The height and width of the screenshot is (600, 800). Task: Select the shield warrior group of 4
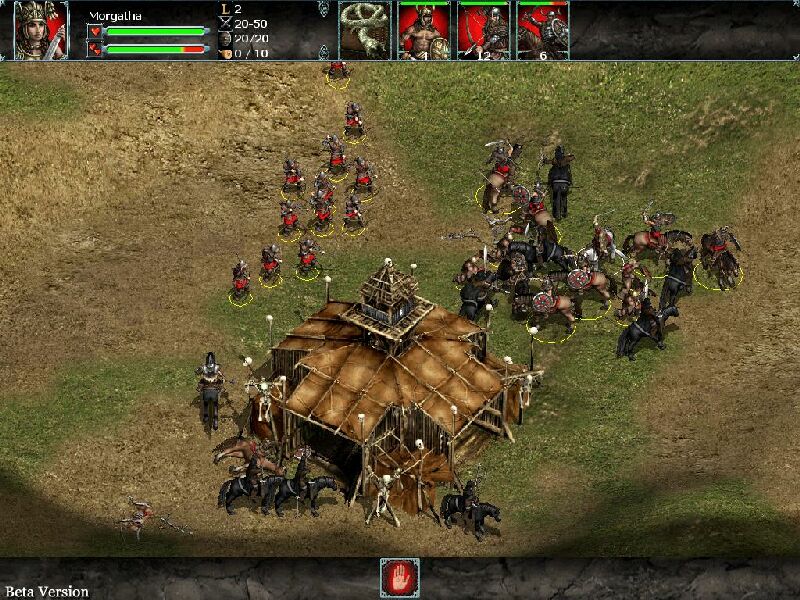point(424,31)
